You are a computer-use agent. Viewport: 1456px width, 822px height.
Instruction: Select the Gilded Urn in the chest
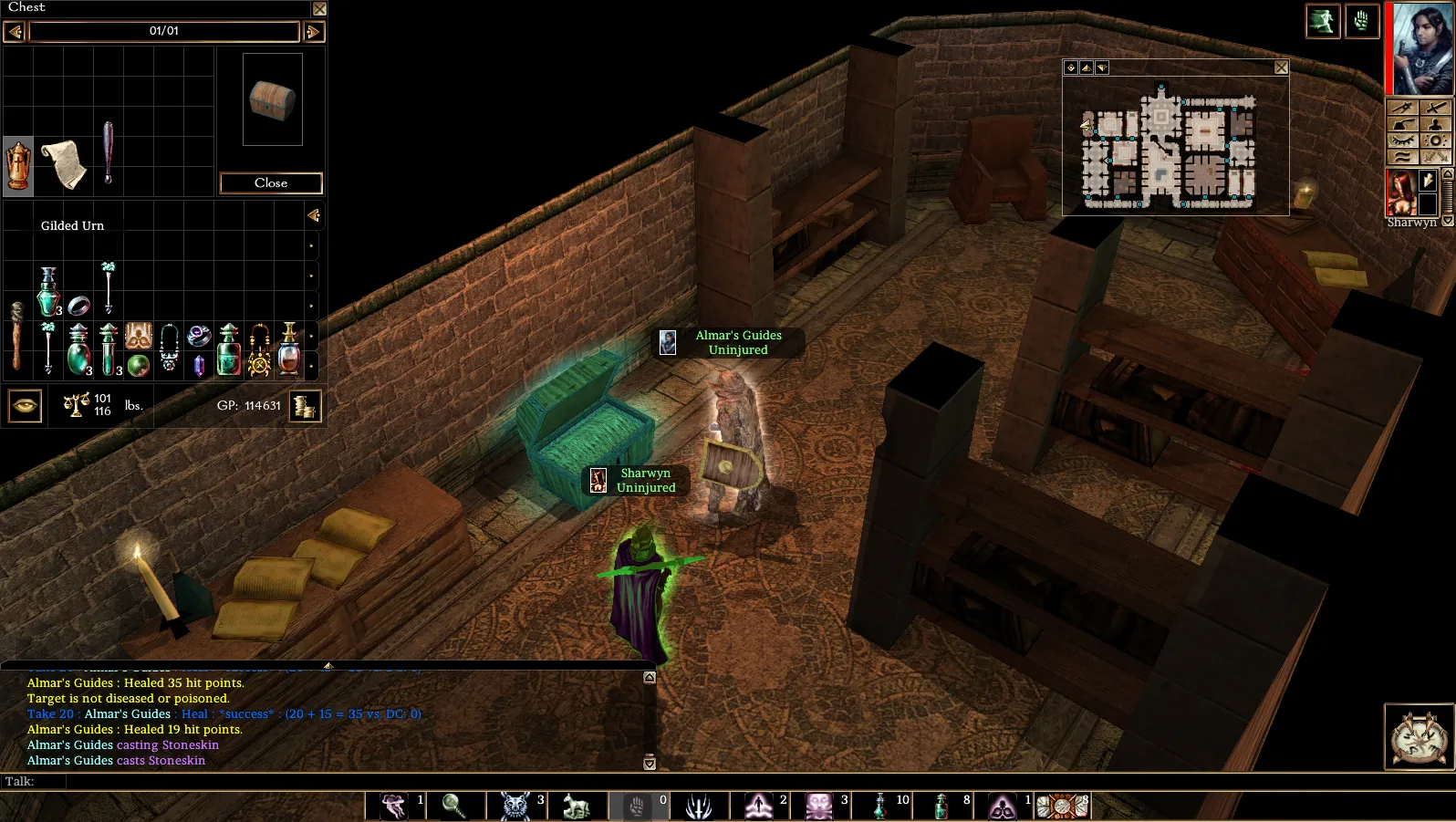coord(18,166)
